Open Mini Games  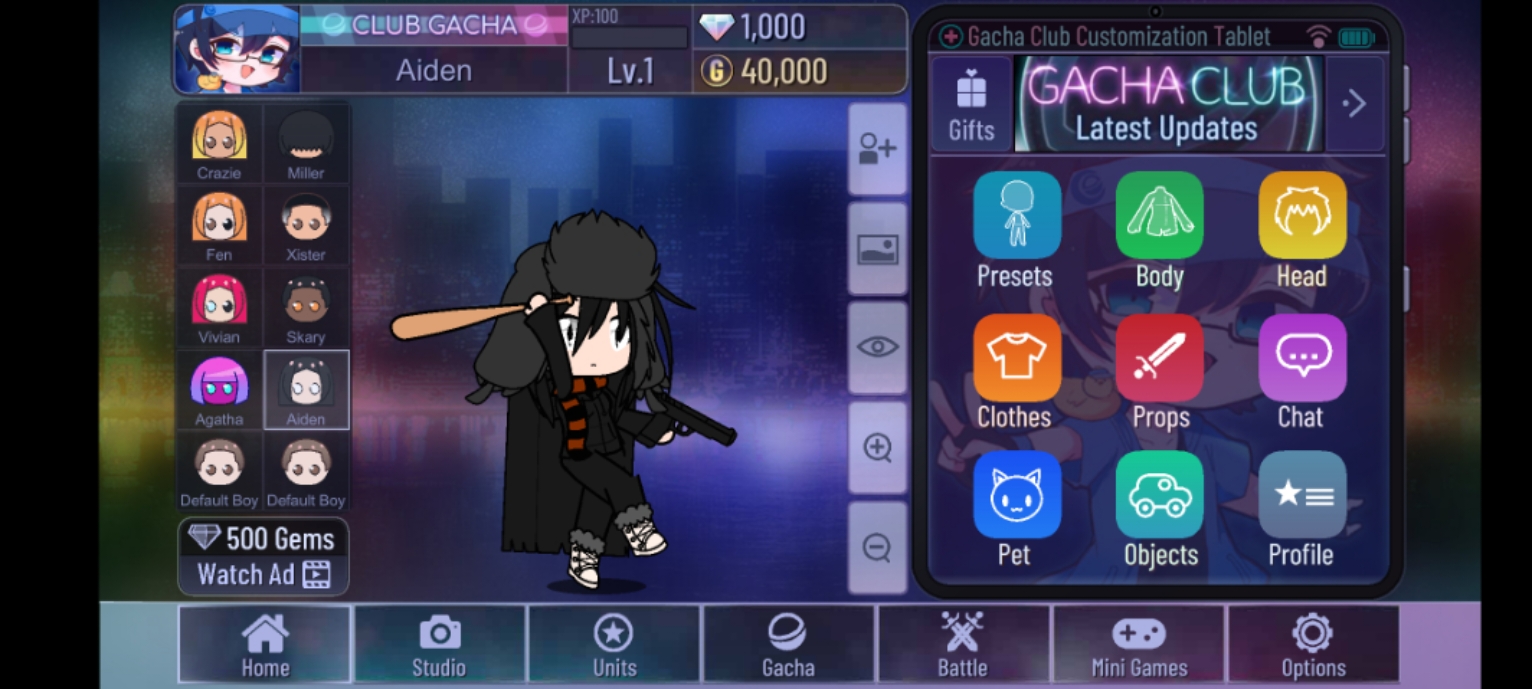point(1139,645)
